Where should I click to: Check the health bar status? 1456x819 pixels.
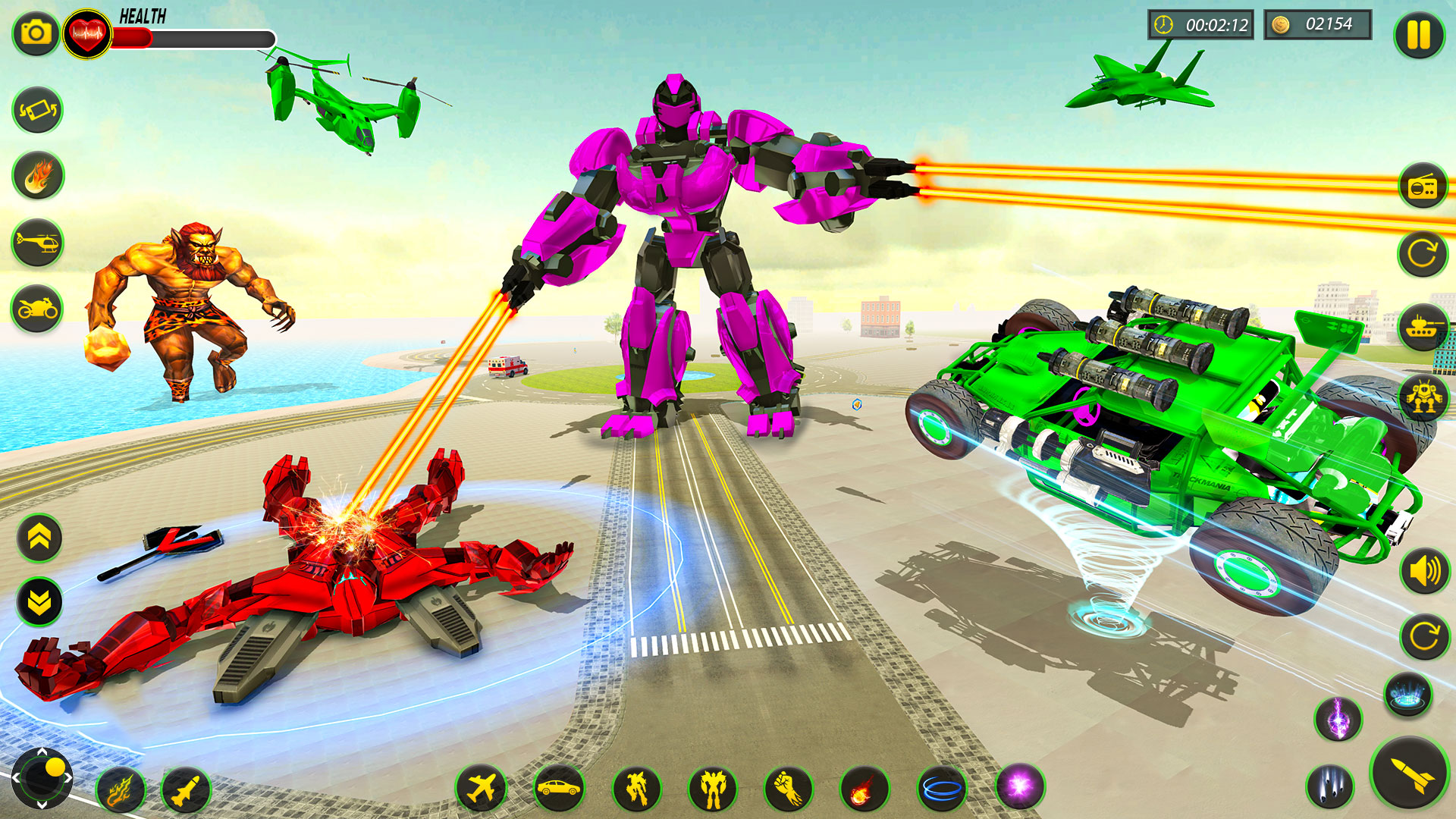coord(193,34)
